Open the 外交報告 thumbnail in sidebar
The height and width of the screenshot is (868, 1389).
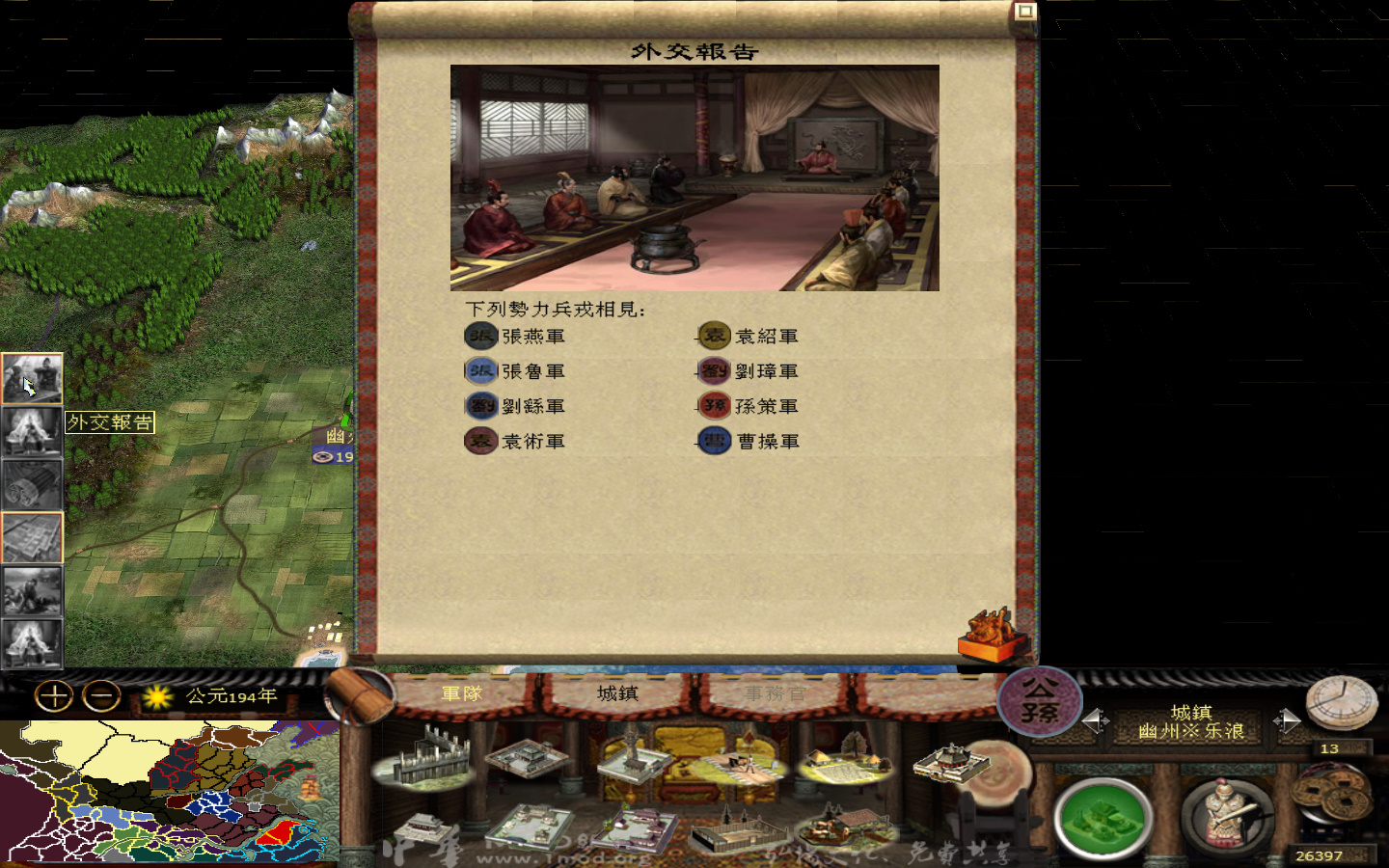click(33, 378)
